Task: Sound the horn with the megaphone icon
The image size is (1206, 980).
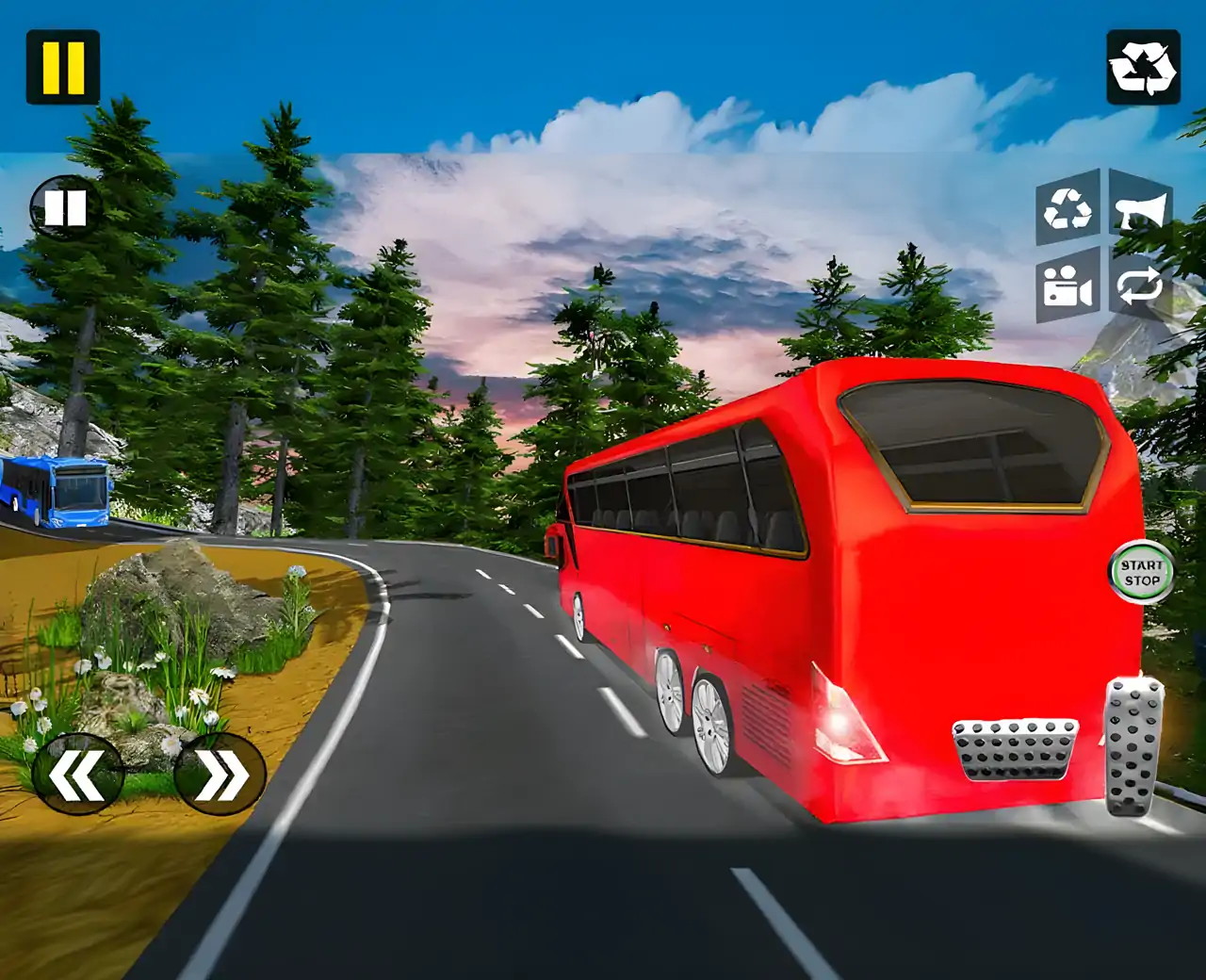Action: (1140, 208)
